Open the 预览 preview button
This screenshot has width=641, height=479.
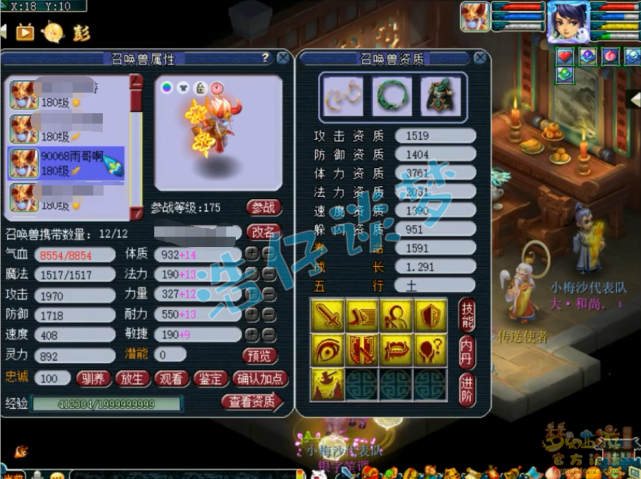(x=259, y=355)
